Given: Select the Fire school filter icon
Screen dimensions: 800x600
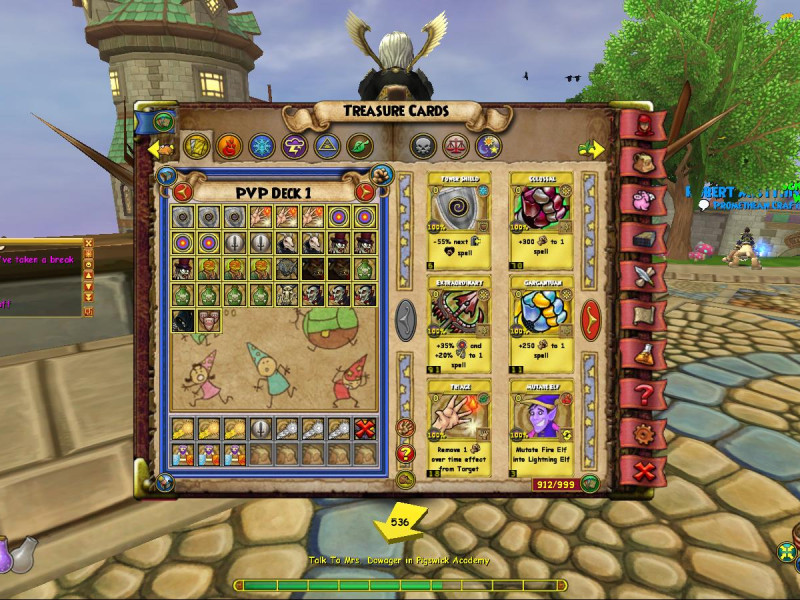Looking at the screenshot, I should tap(227, 146).
